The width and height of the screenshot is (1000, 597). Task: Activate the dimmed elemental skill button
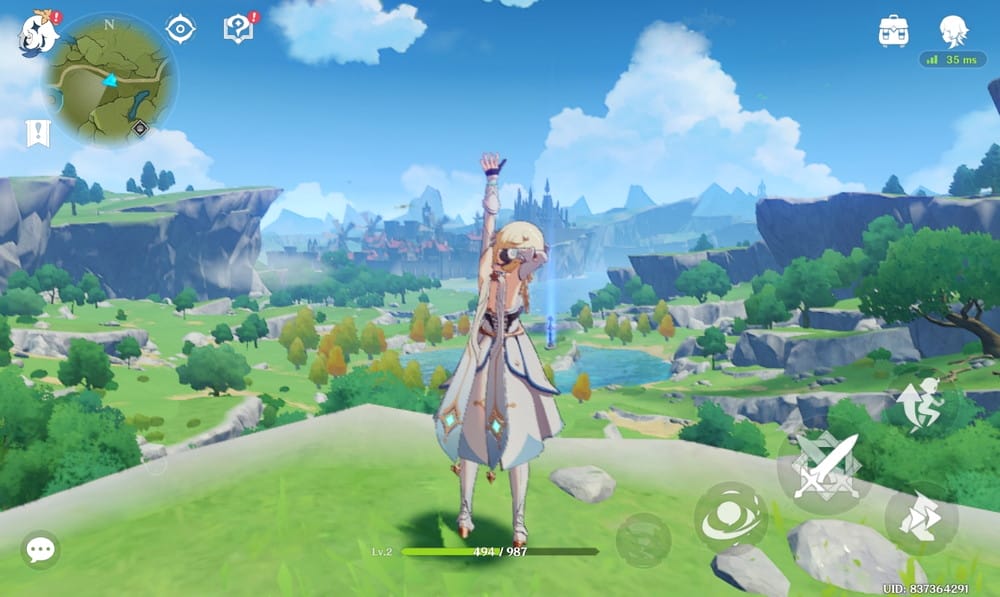(643, 540)
